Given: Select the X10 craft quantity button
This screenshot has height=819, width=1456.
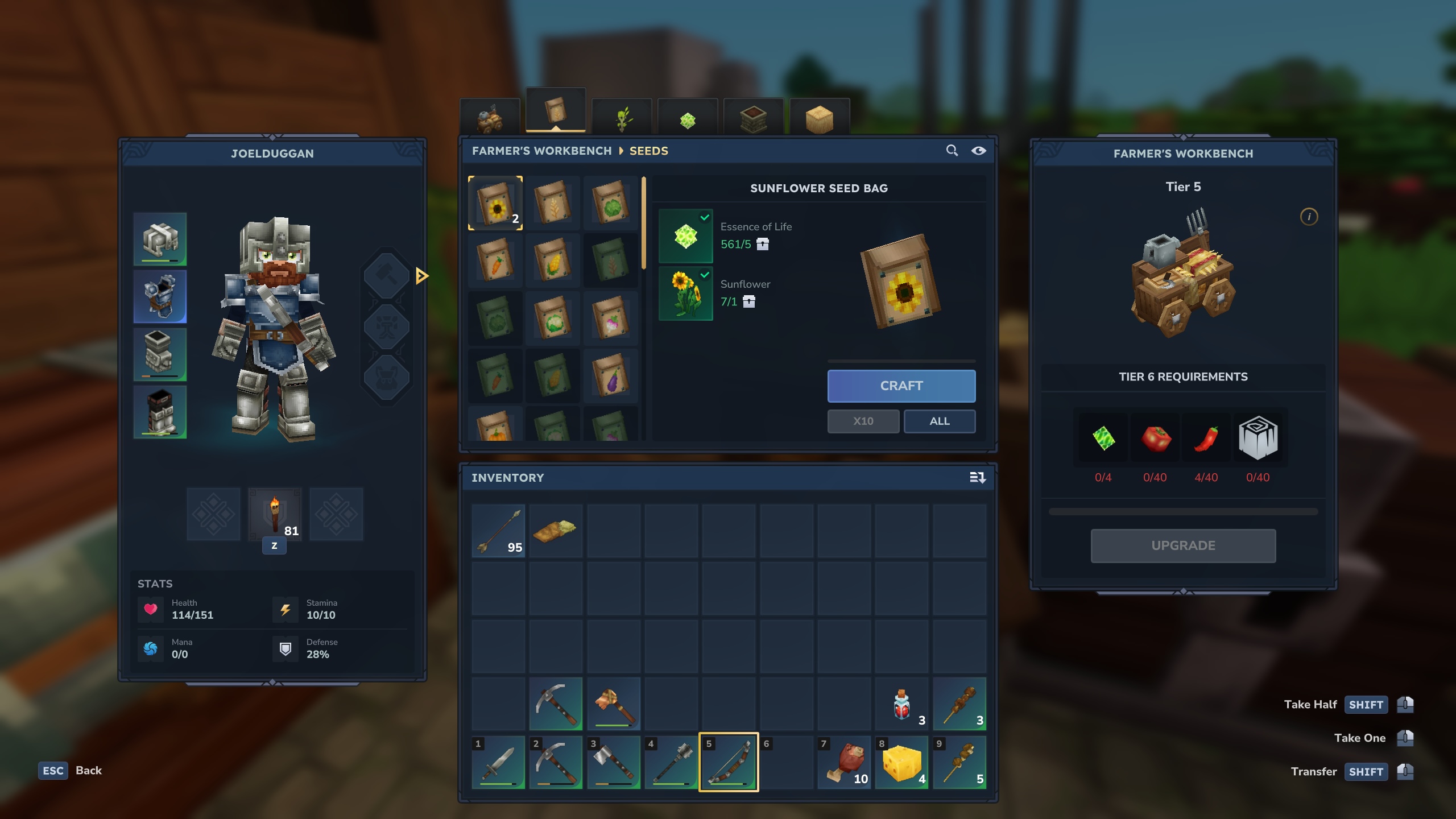Looking at the screenshot, I should click(863, 421).
